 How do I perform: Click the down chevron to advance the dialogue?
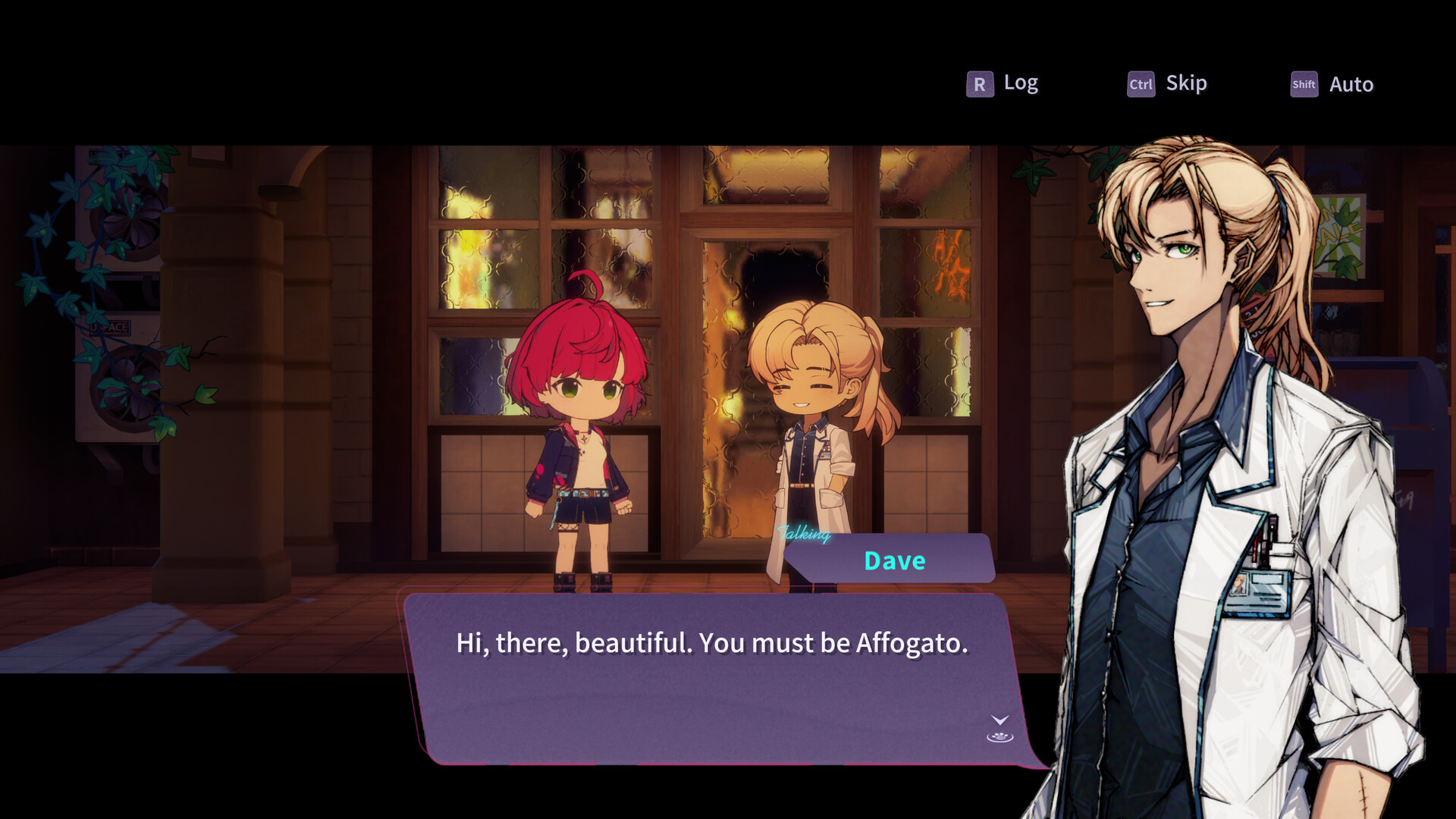[999, 720]
